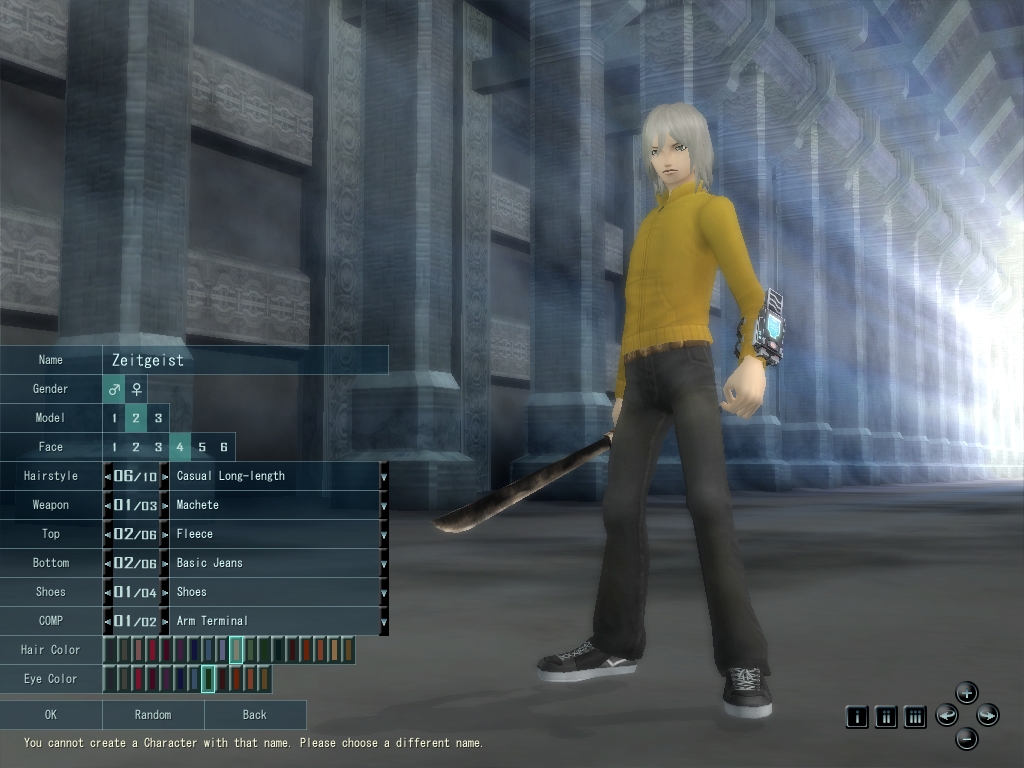Choose body Model 3

(158, 418)
